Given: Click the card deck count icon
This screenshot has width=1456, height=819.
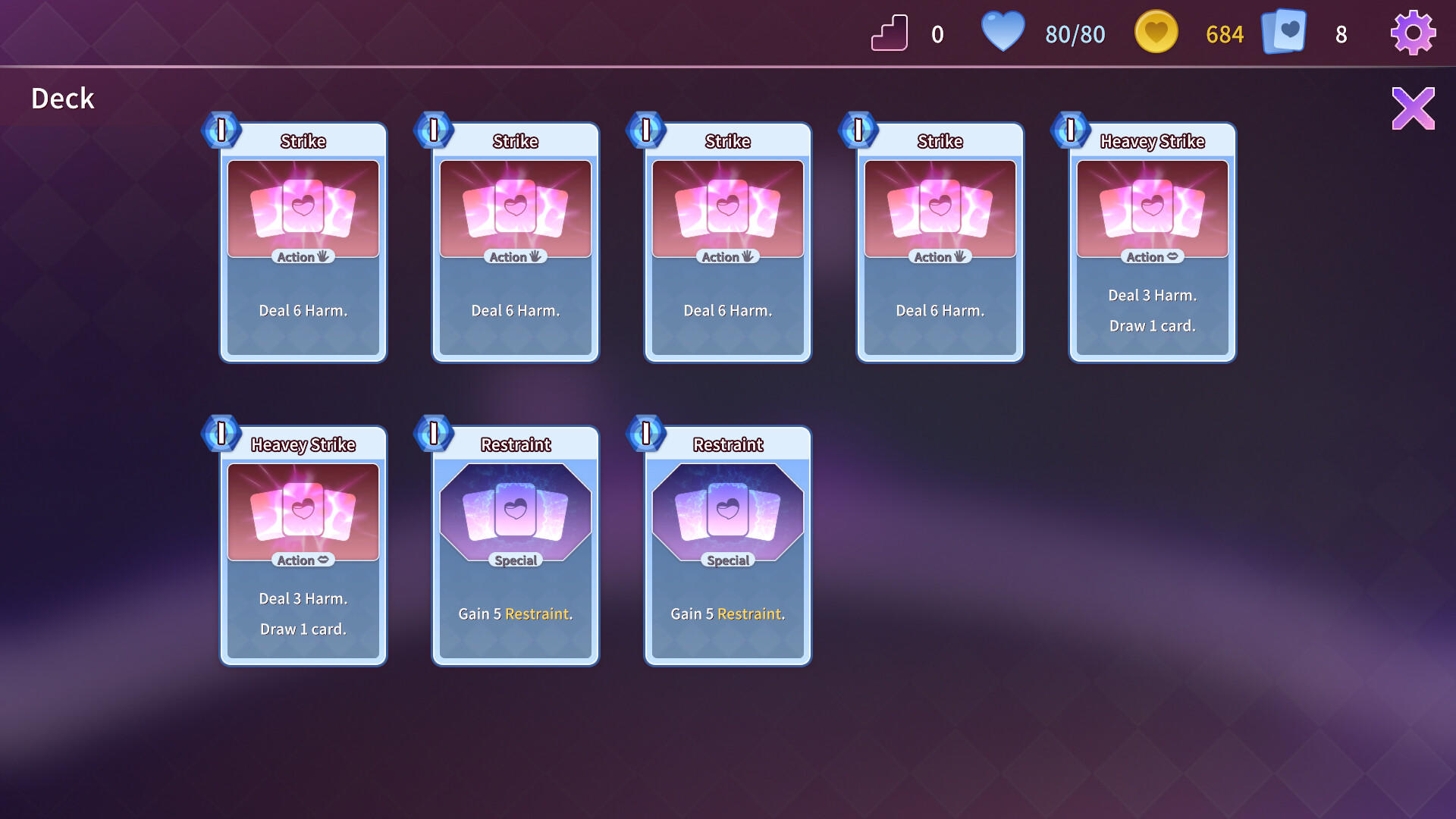Looking at the screenshot, I should tap(1283, 32).
